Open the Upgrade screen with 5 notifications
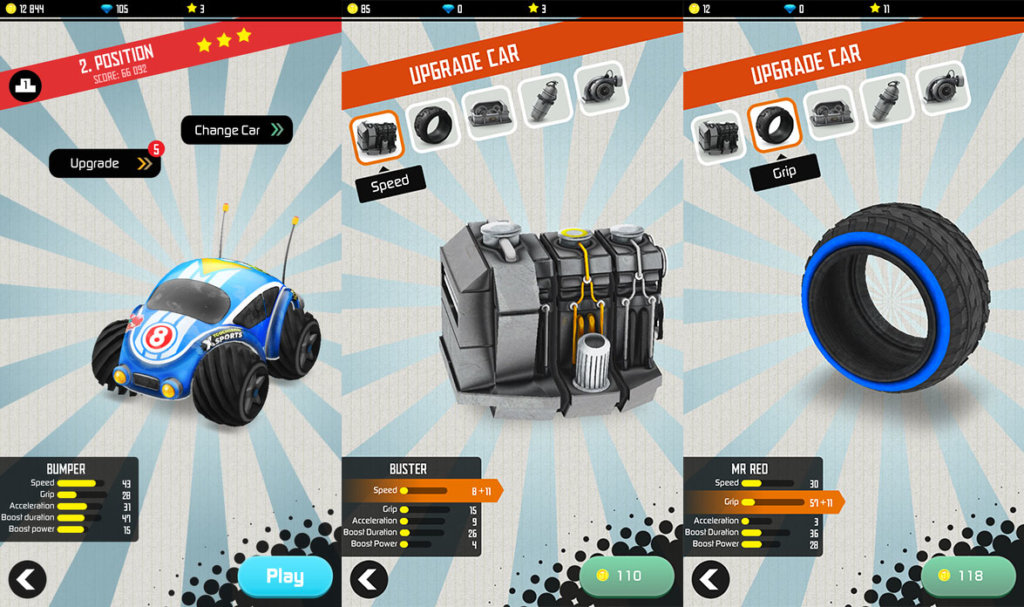The height and width of the screenshot is (607, 1024). (x=104, y=163)
